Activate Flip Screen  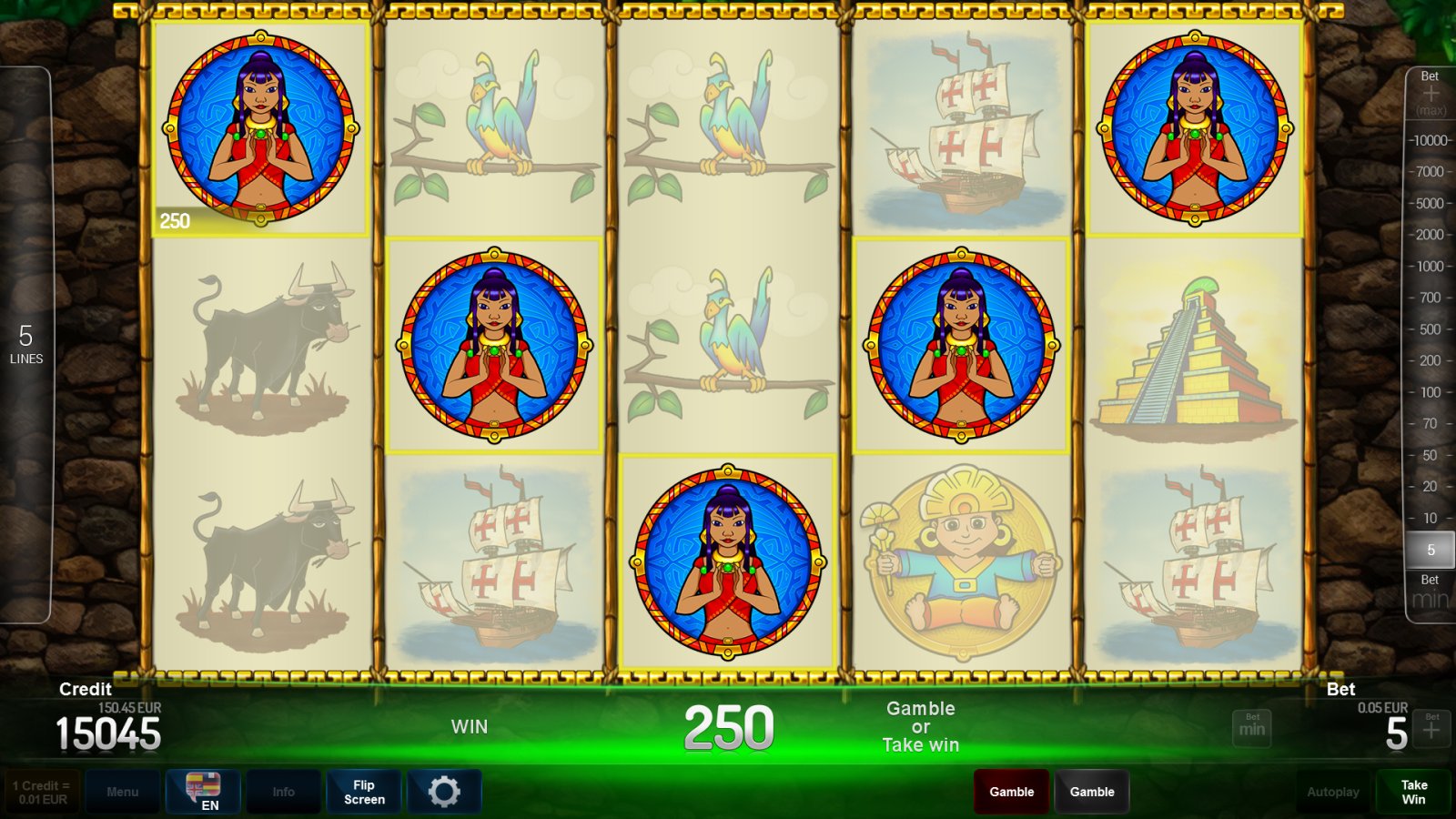363,791
